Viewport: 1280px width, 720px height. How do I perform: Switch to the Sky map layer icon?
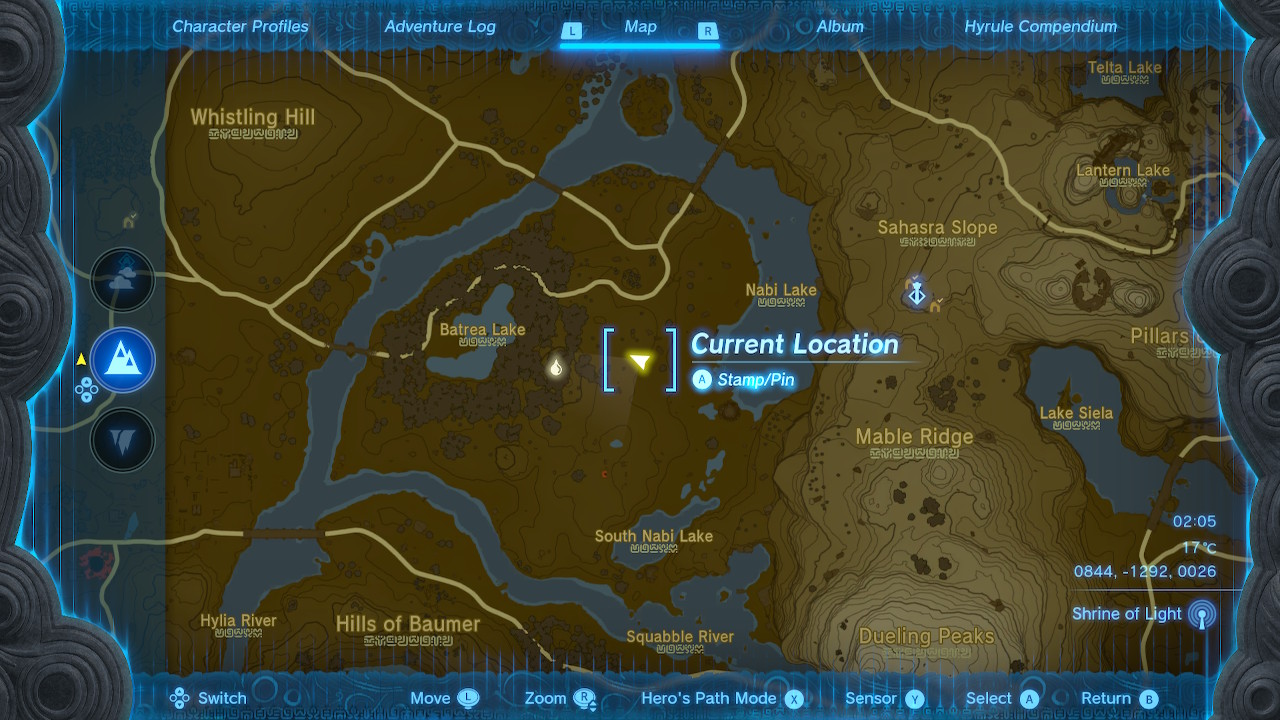coord(122,280)
